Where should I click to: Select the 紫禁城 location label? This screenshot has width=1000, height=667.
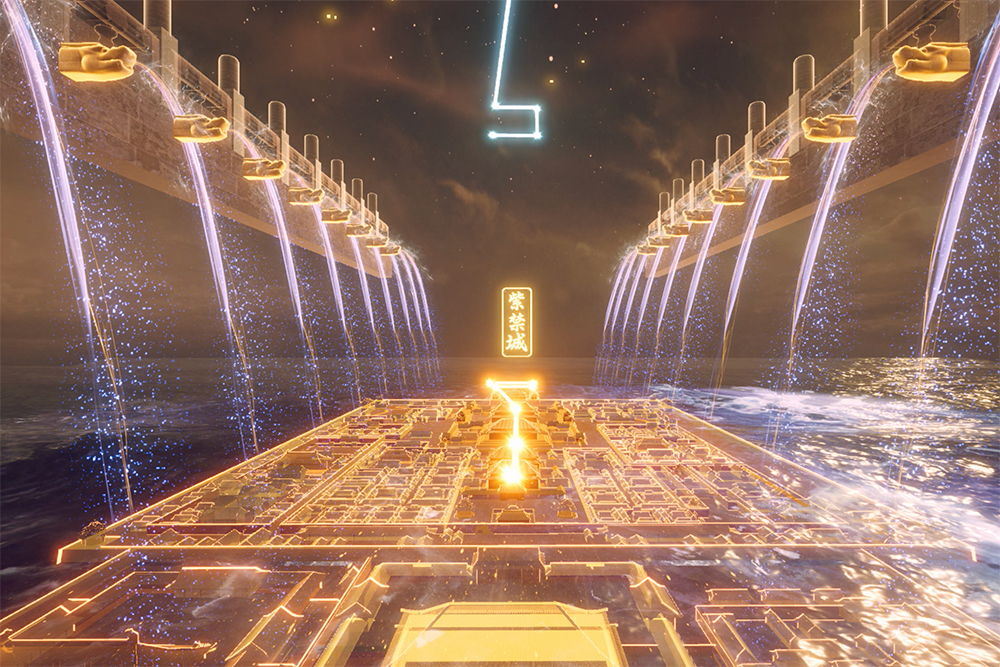(x=516, y=322)
